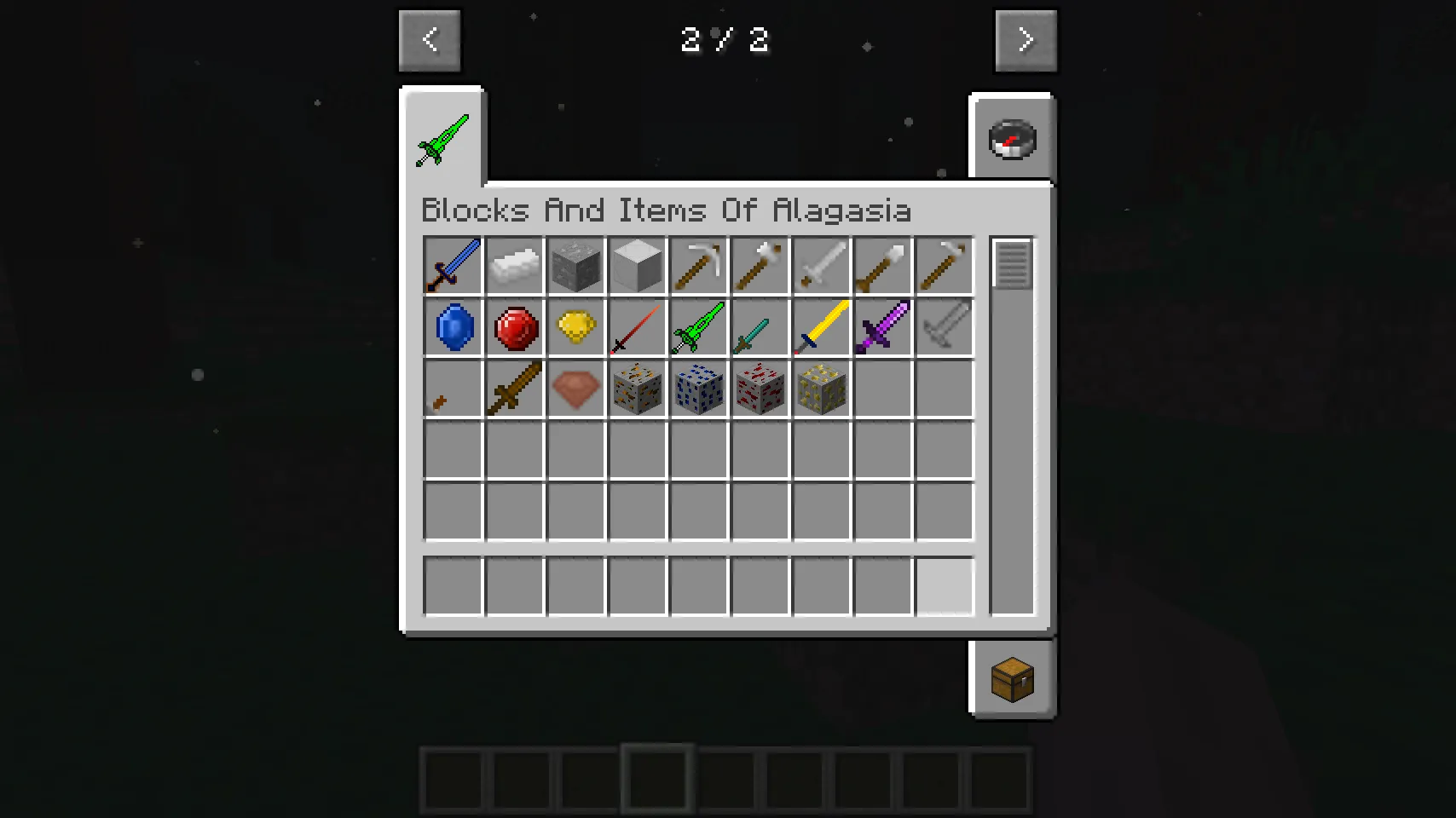Grab the gold ore block
Image resolution: width=1456 pixels, height=818 pixels.
(821, 389)
